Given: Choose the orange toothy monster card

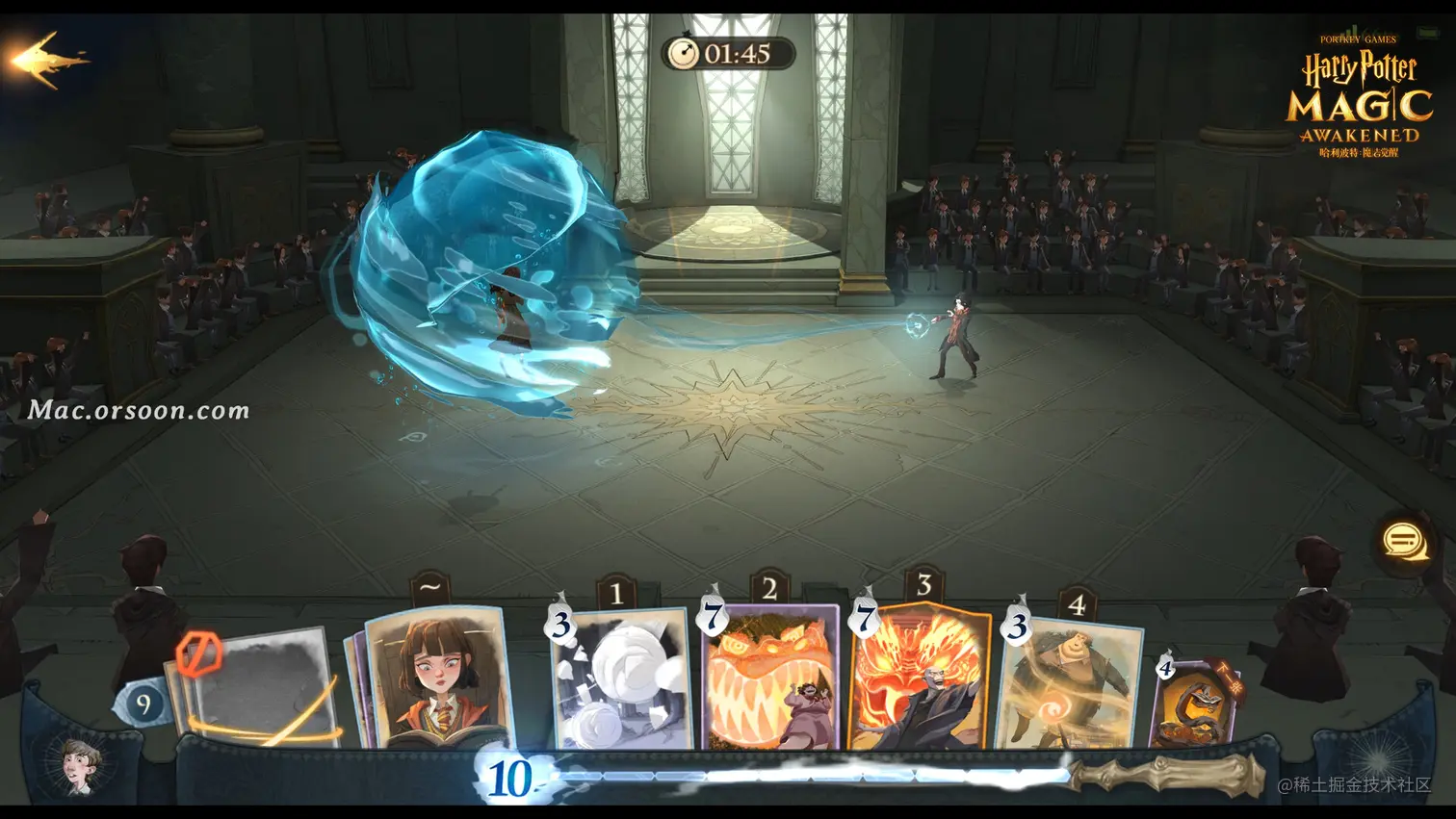Looking at the screenshot, I should coord(771,678).
